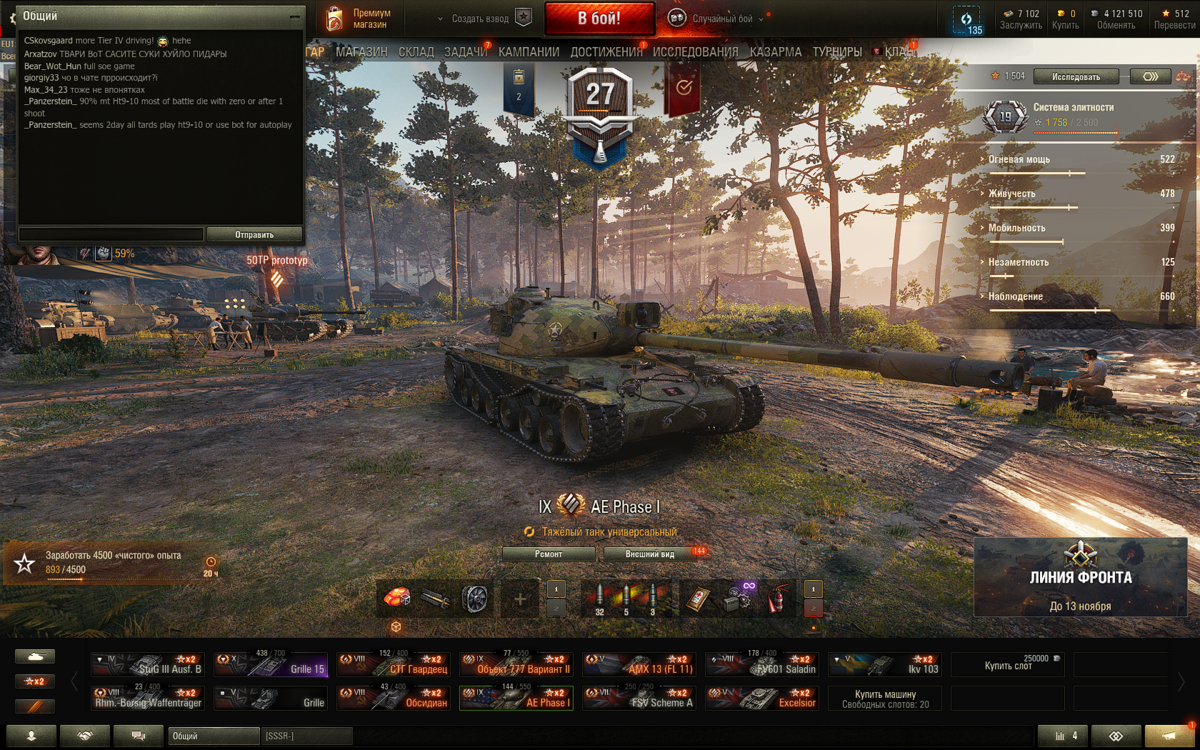Choose the Excelsior tank from carousel
This screenshot has width=1200, height=750.
pyautogui.click(x=762, y=698)
